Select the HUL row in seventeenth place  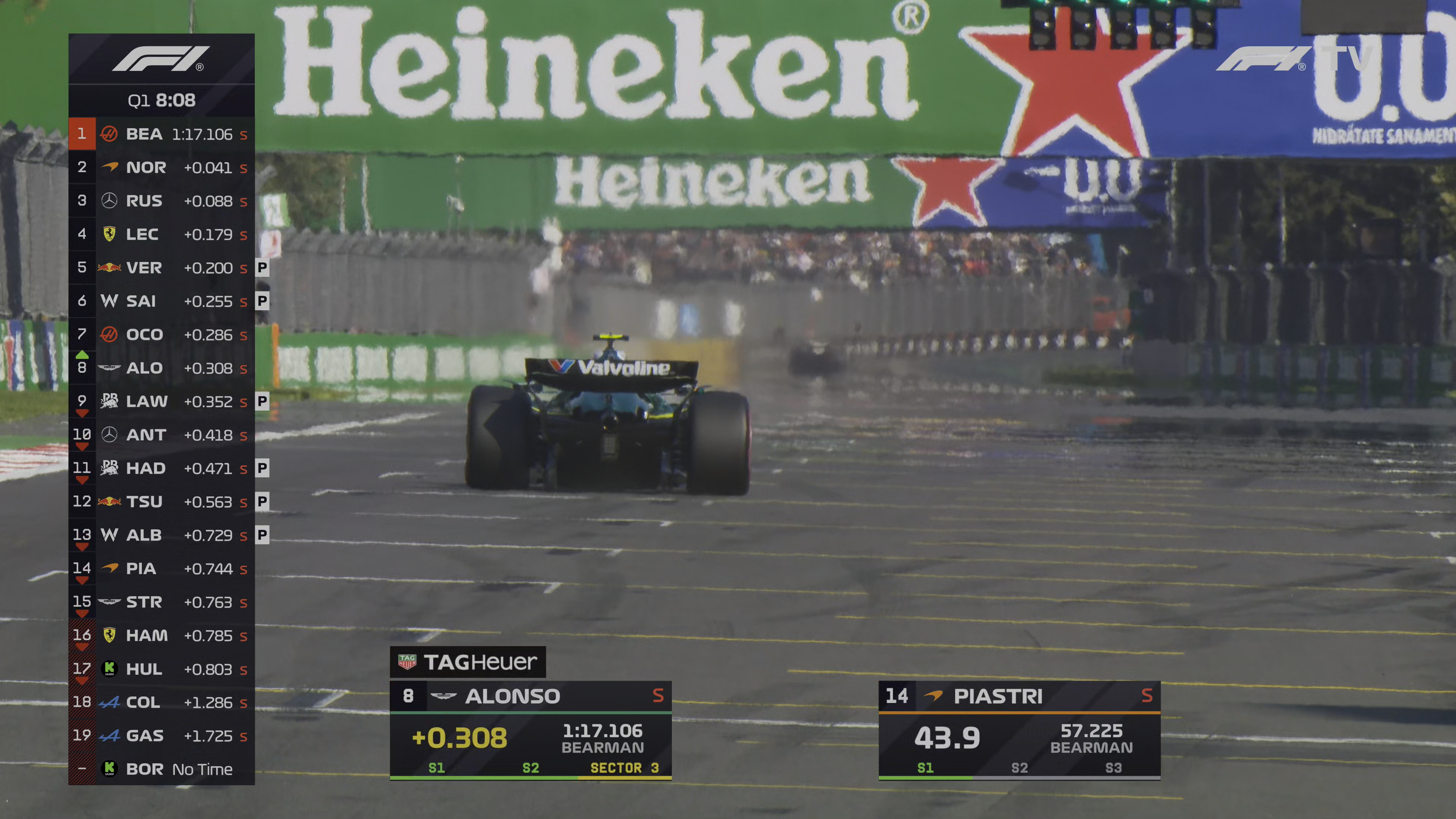(162, 668)
